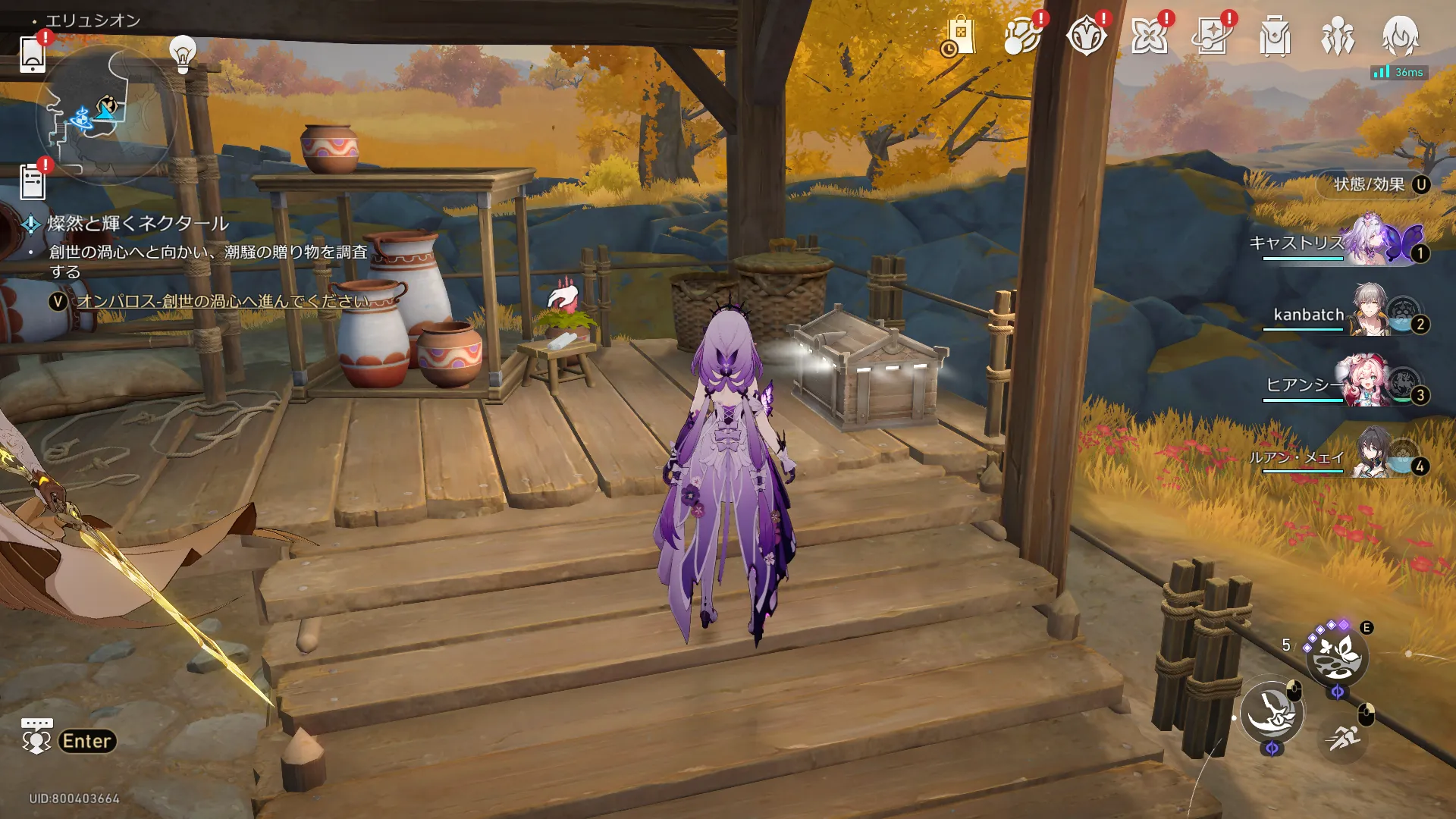
Task: Open the phone menu icon
Action: [32, 53]
